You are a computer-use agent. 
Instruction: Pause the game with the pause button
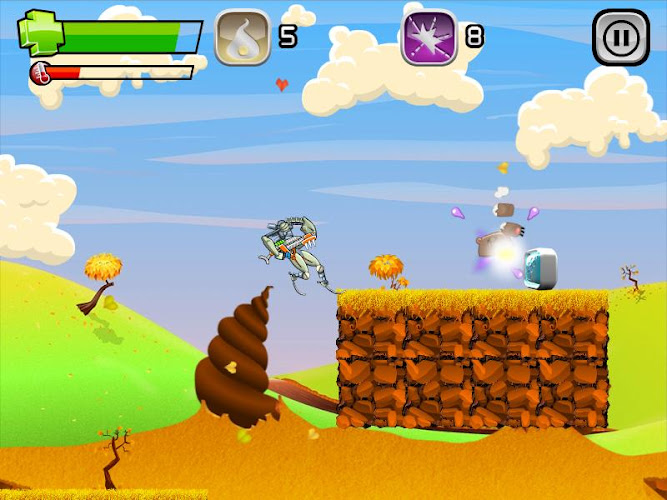pyautogui.click(x=620, y=38)
